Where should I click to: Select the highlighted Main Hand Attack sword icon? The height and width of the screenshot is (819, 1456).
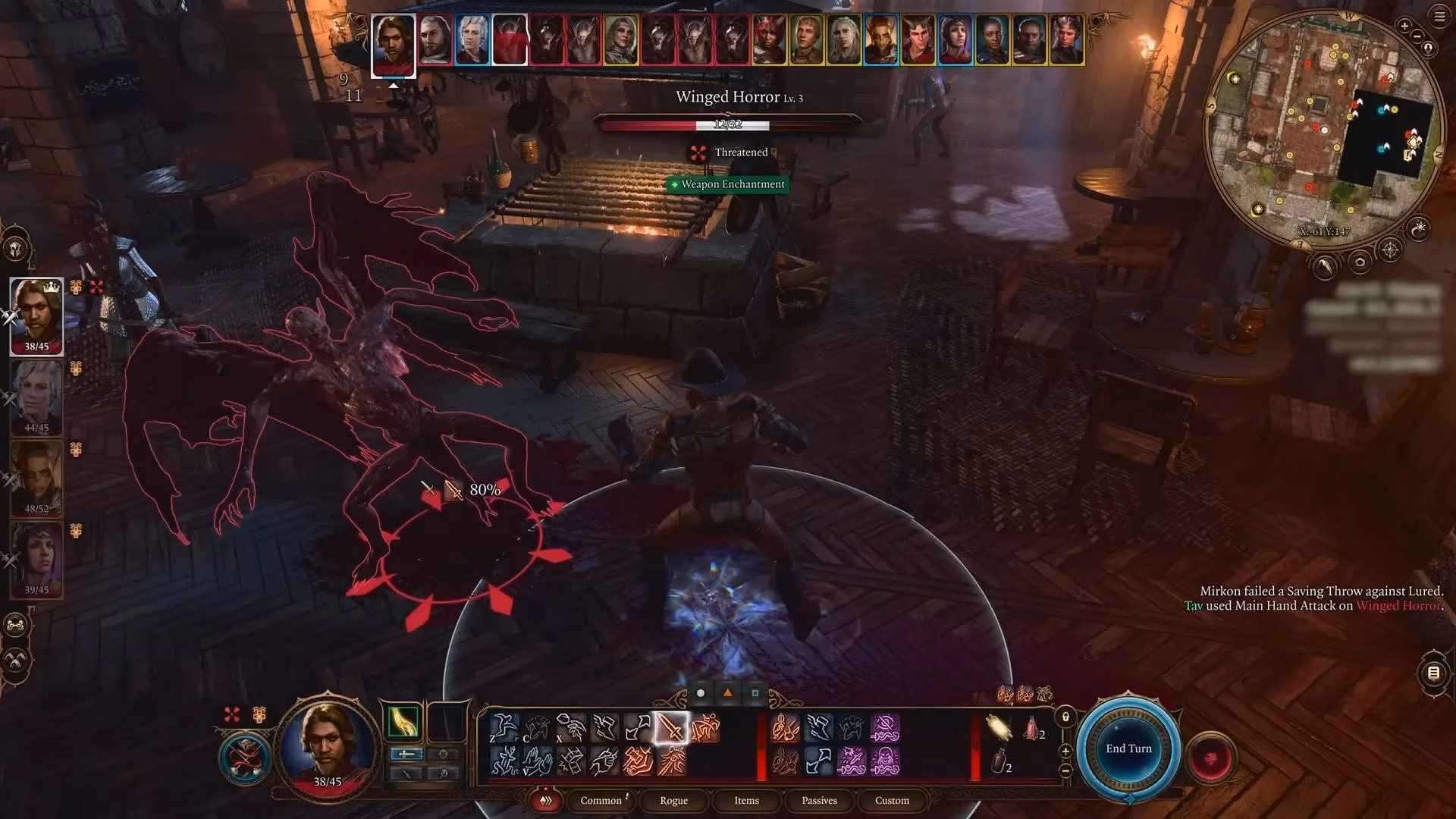670,729
